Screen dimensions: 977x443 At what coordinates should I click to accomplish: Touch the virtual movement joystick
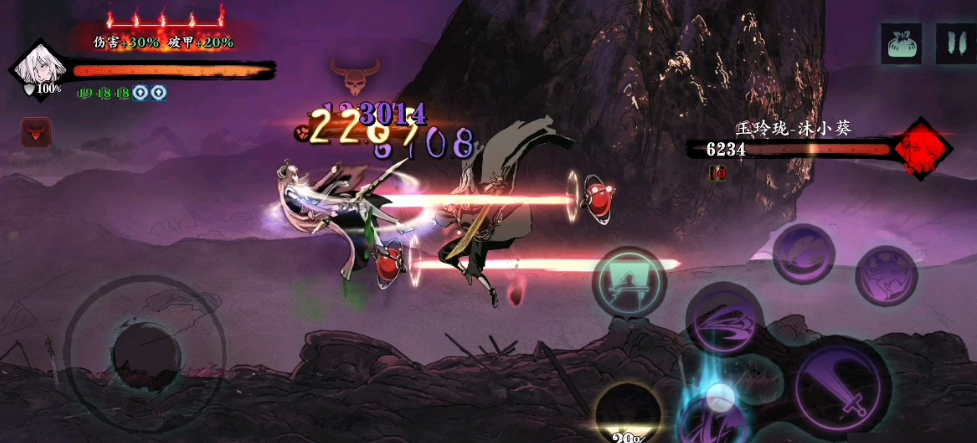(146, 352)
